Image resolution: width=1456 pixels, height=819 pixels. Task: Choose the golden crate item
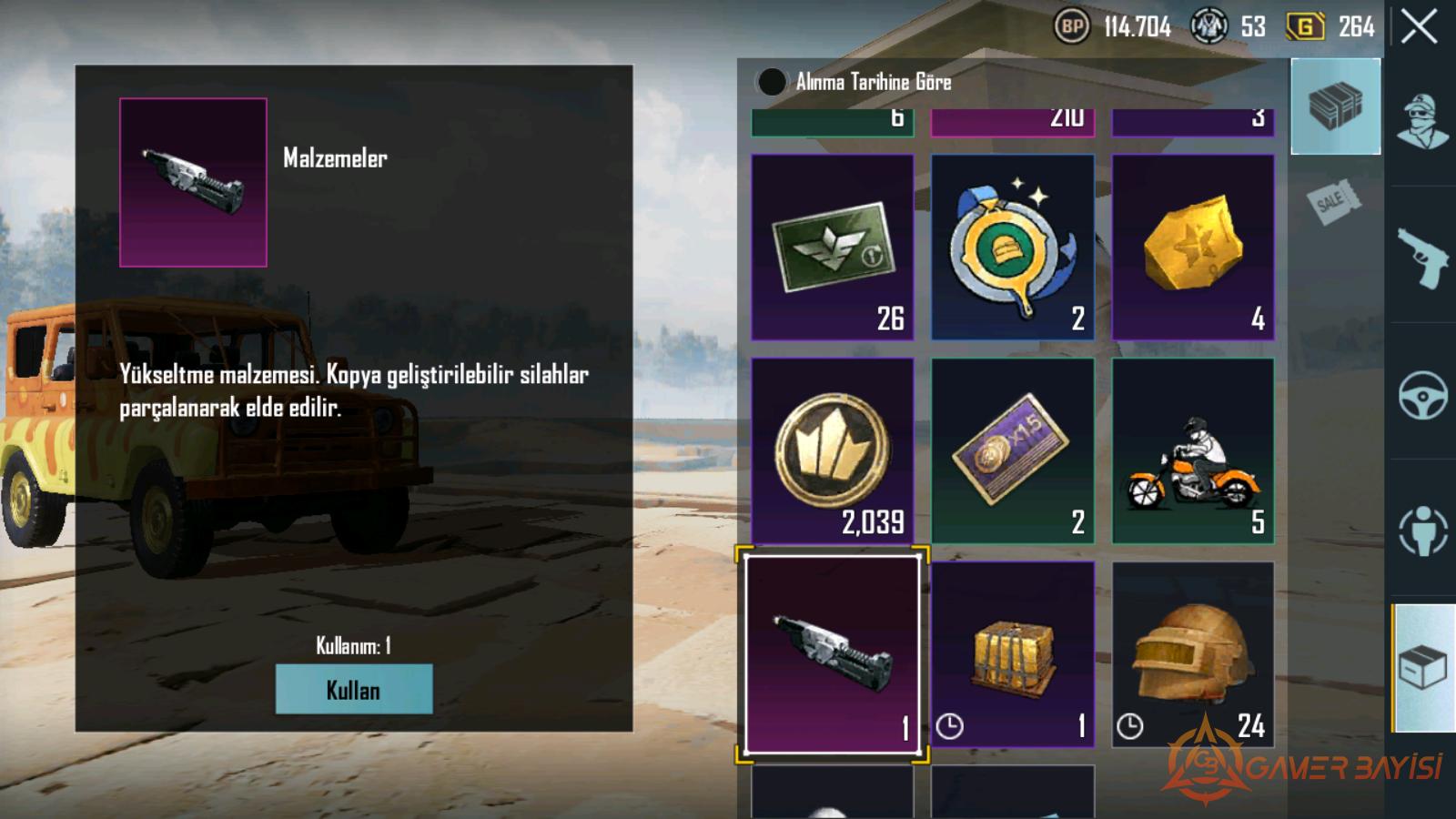pyautogui.click(x=1012, y=654)
